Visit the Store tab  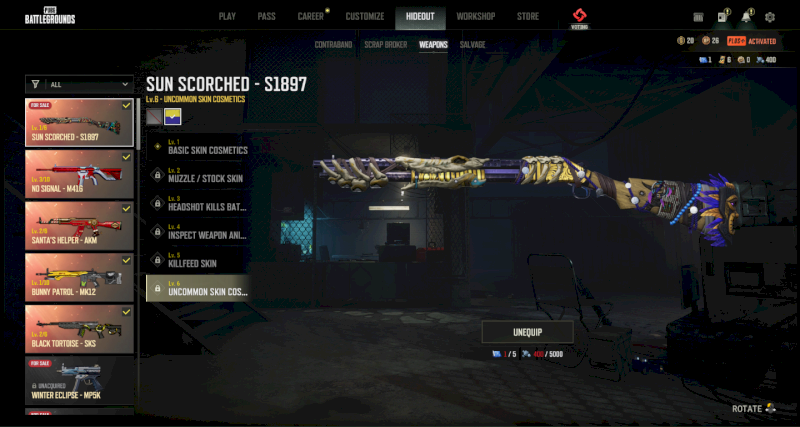tap(528, 17)
